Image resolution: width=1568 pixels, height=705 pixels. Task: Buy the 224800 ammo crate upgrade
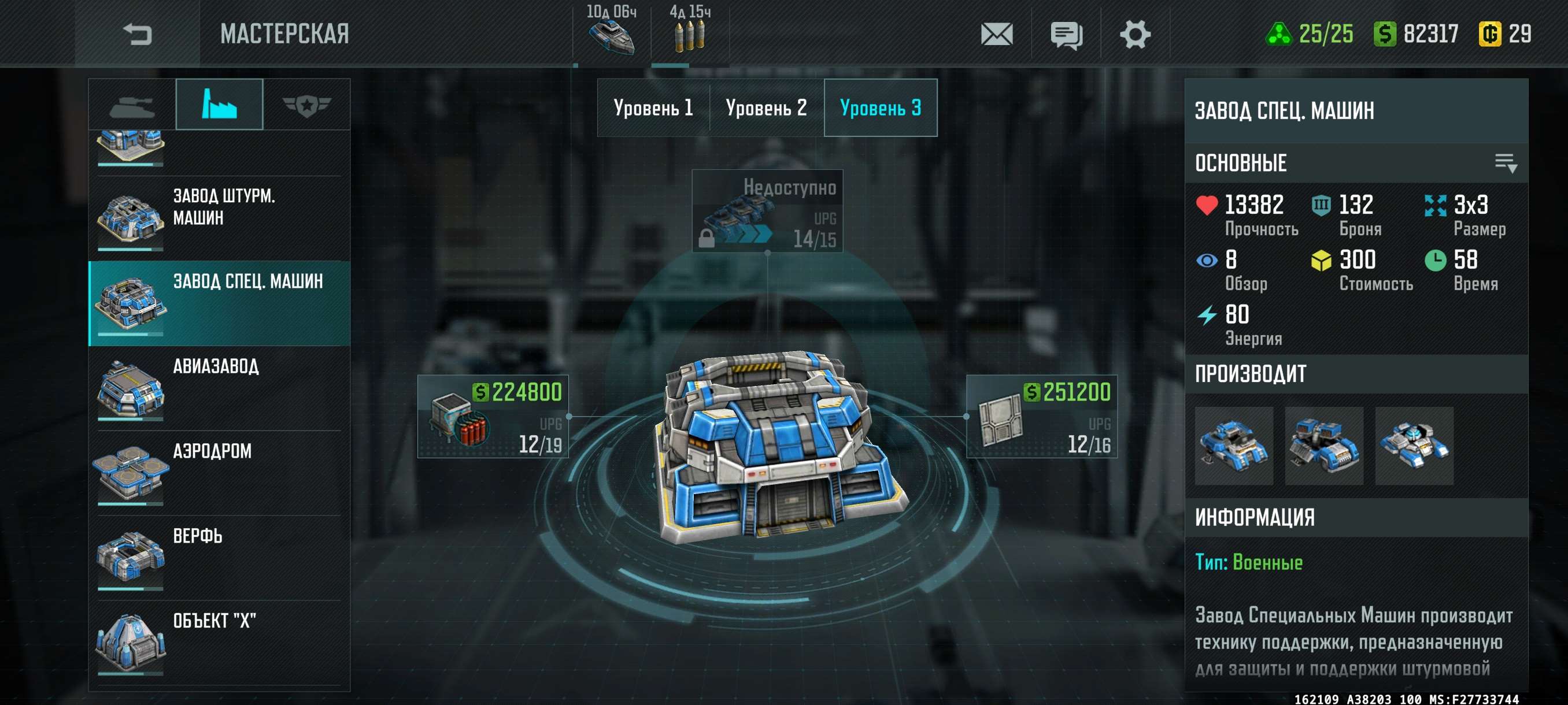click(x=493, y=417)
